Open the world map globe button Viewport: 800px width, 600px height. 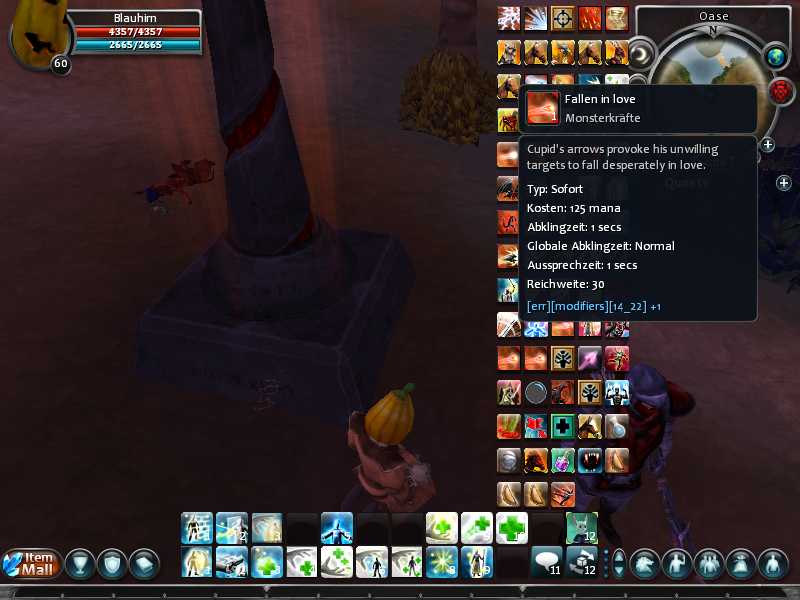[776, 57]
